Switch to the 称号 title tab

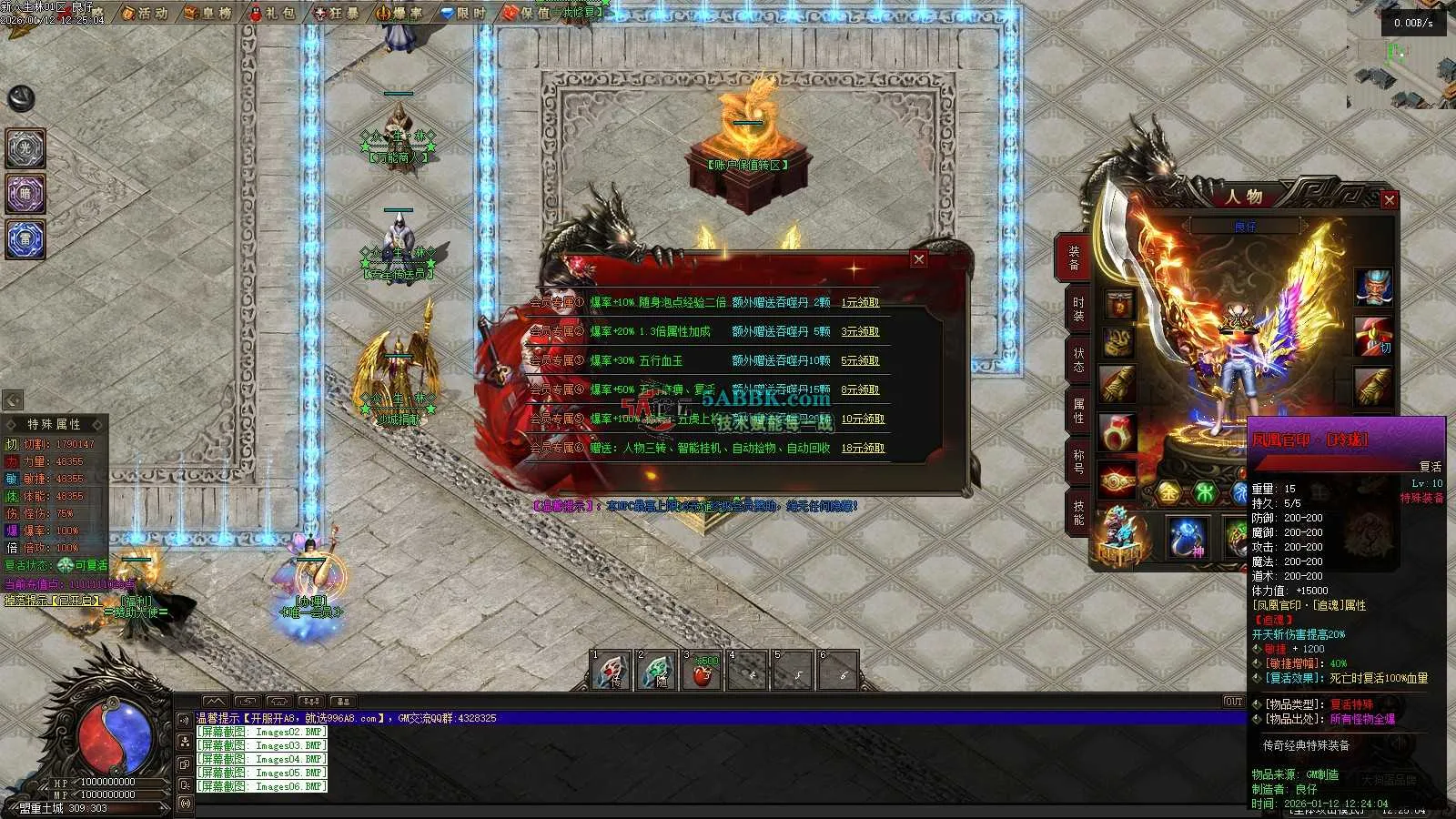tap(1078, 461)
